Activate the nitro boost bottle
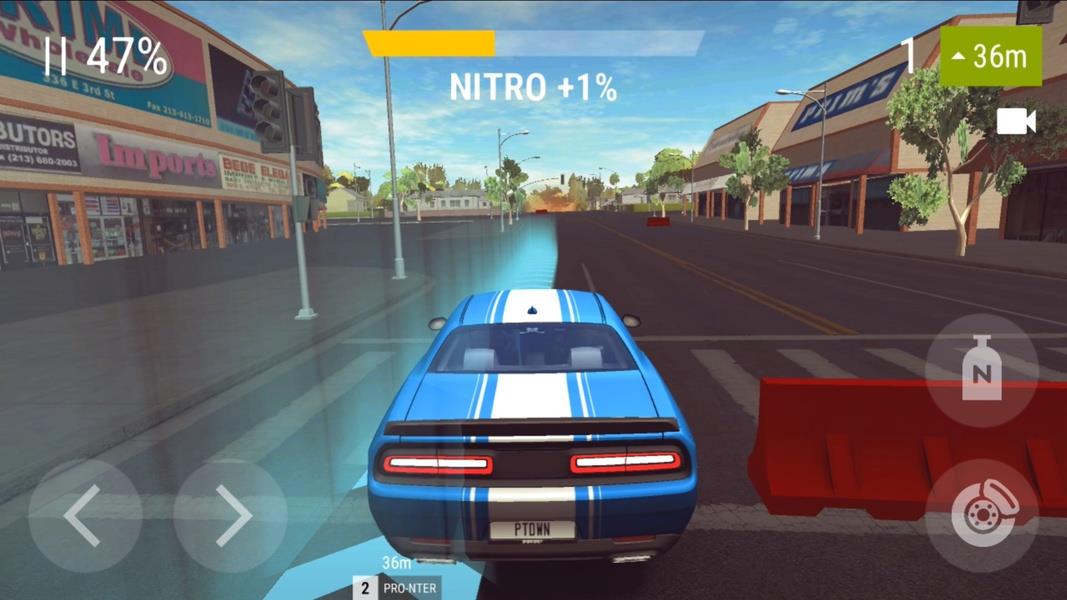This screenshot has height=600, width=1067. (x=981, y=370)
